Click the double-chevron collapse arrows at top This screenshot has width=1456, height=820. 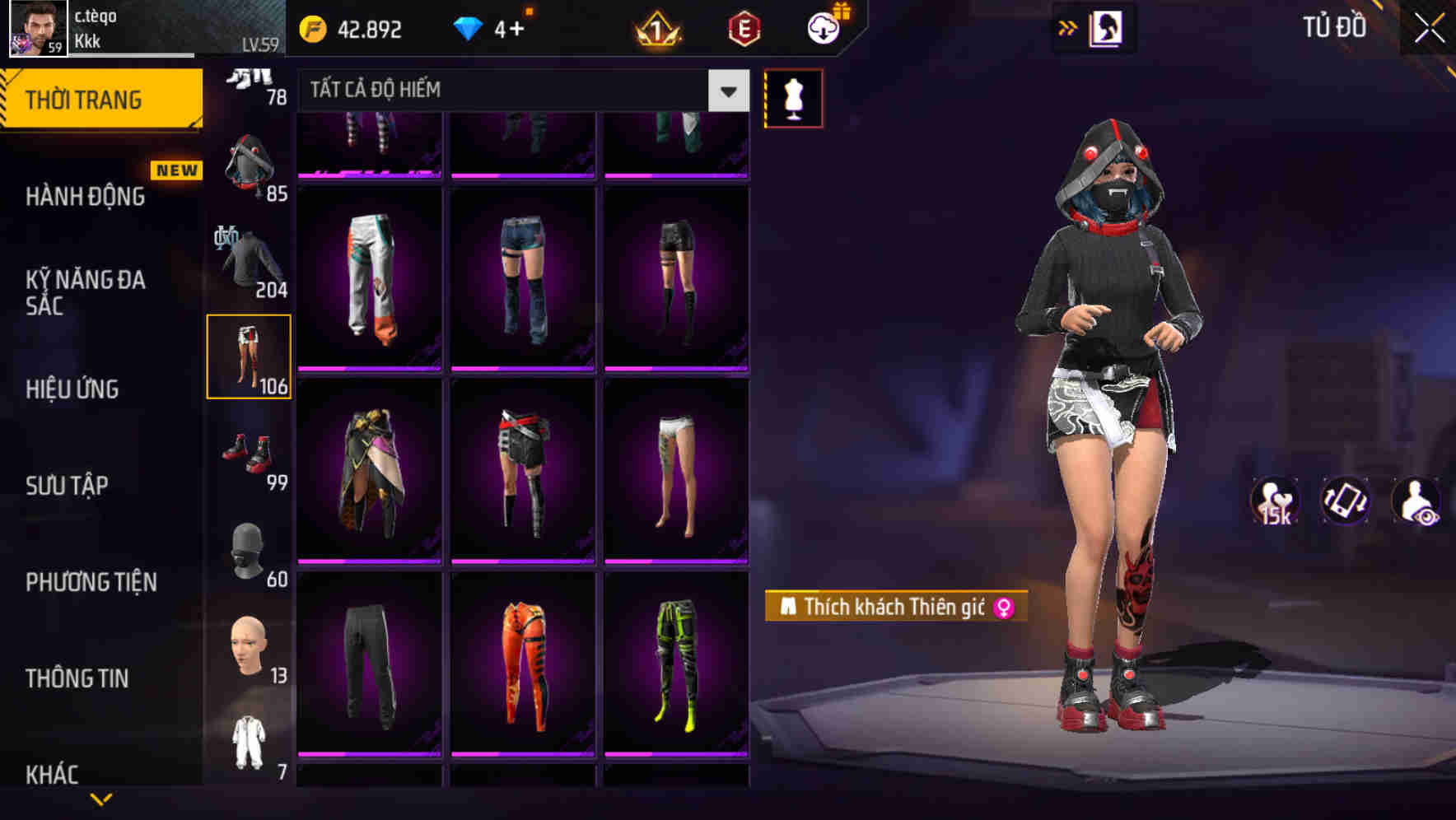(x=1067, y=27)
